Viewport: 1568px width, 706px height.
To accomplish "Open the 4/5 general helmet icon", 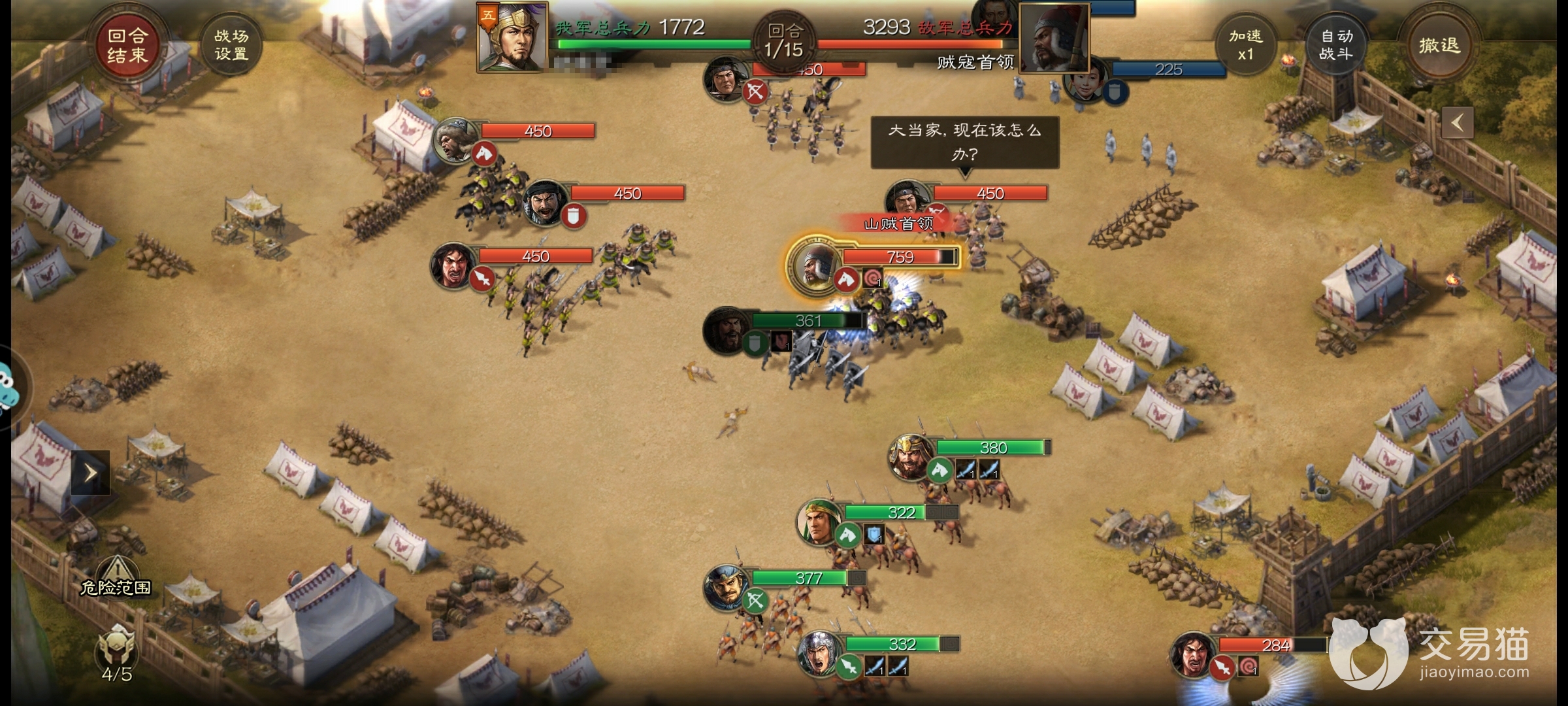I will click(117, 650).
